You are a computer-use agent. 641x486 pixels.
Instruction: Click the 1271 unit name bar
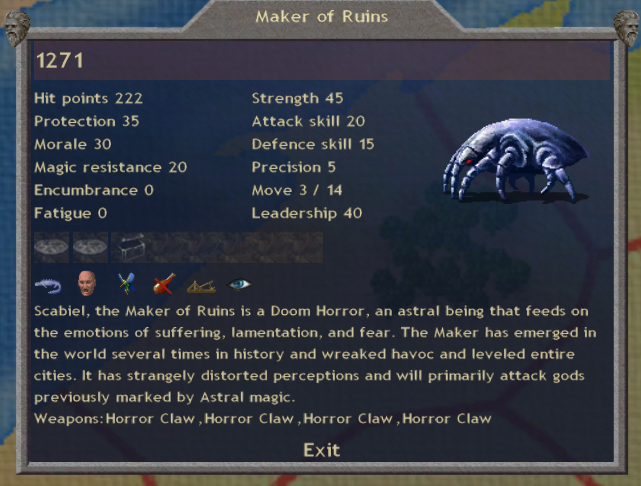click(321, 60)
